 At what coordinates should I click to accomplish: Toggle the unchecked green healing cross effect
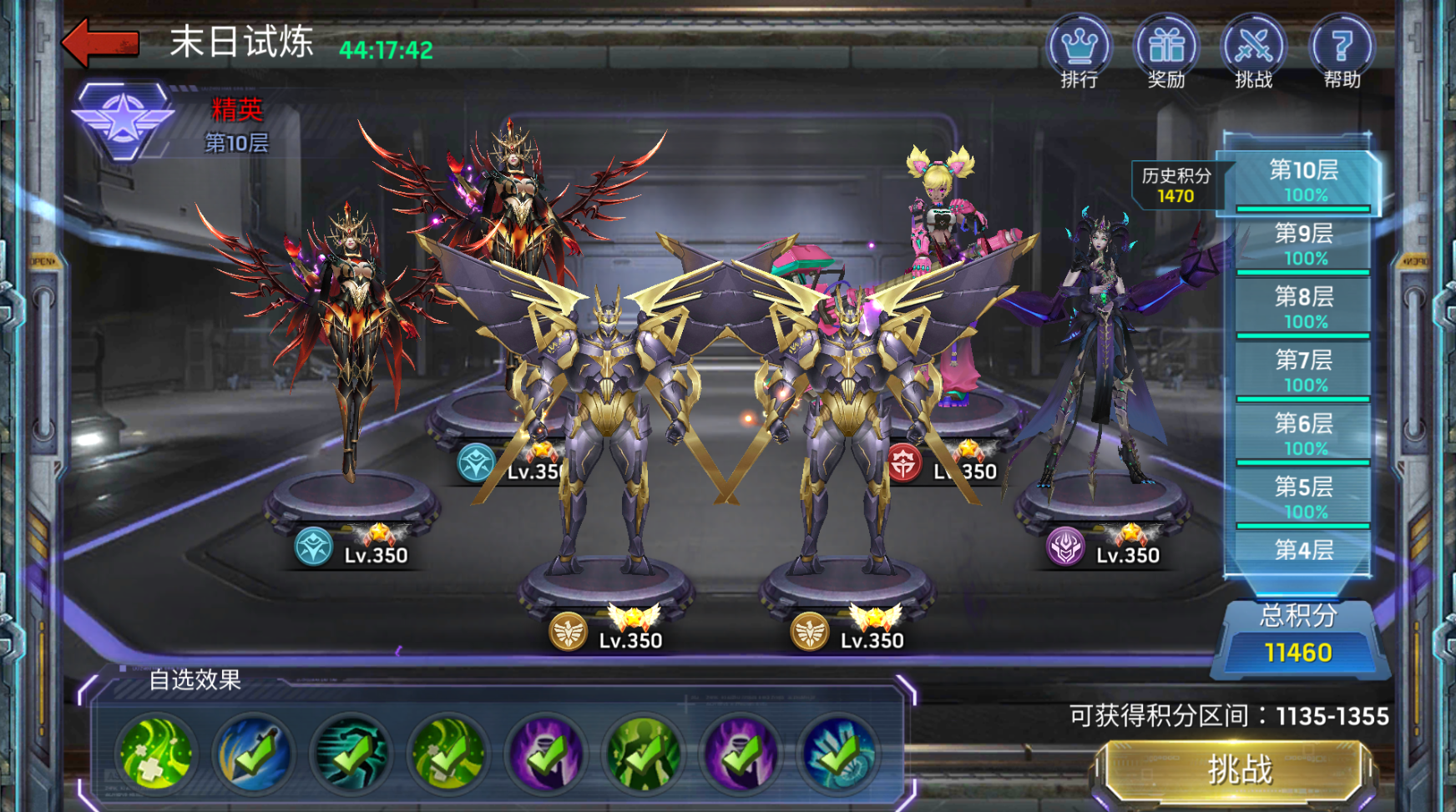[x=156, y=754]
